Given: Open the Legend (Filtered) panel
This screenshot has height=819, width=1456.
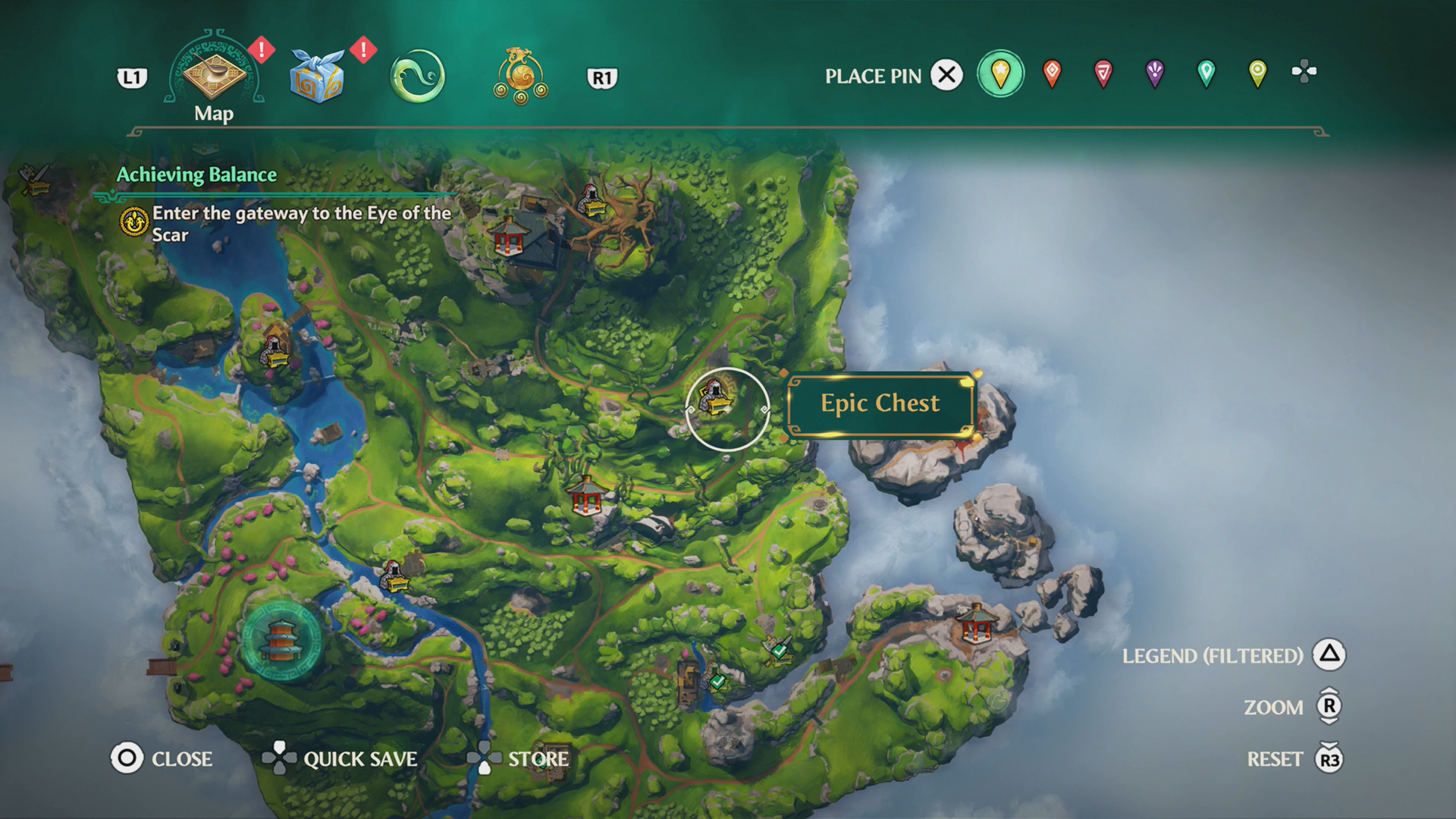Looking at the screenshot, I should [1213, 655].
